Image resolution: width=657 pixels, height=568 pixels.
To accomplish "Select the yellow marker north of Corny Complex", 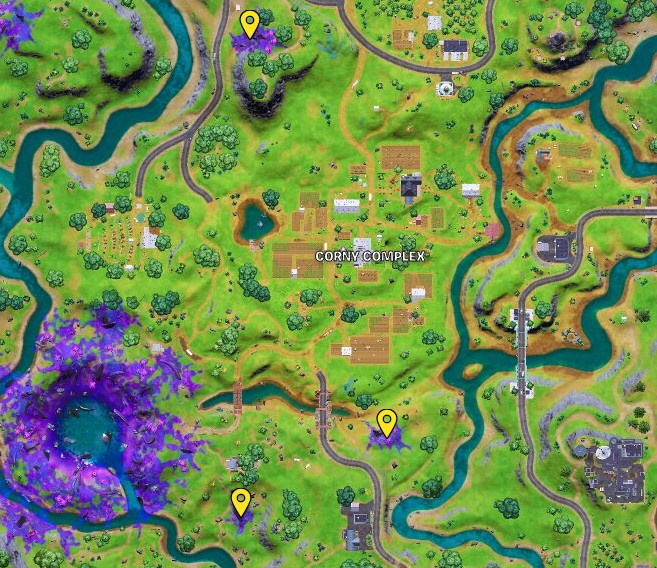I will pyautogui.click(x=249, y=23).
